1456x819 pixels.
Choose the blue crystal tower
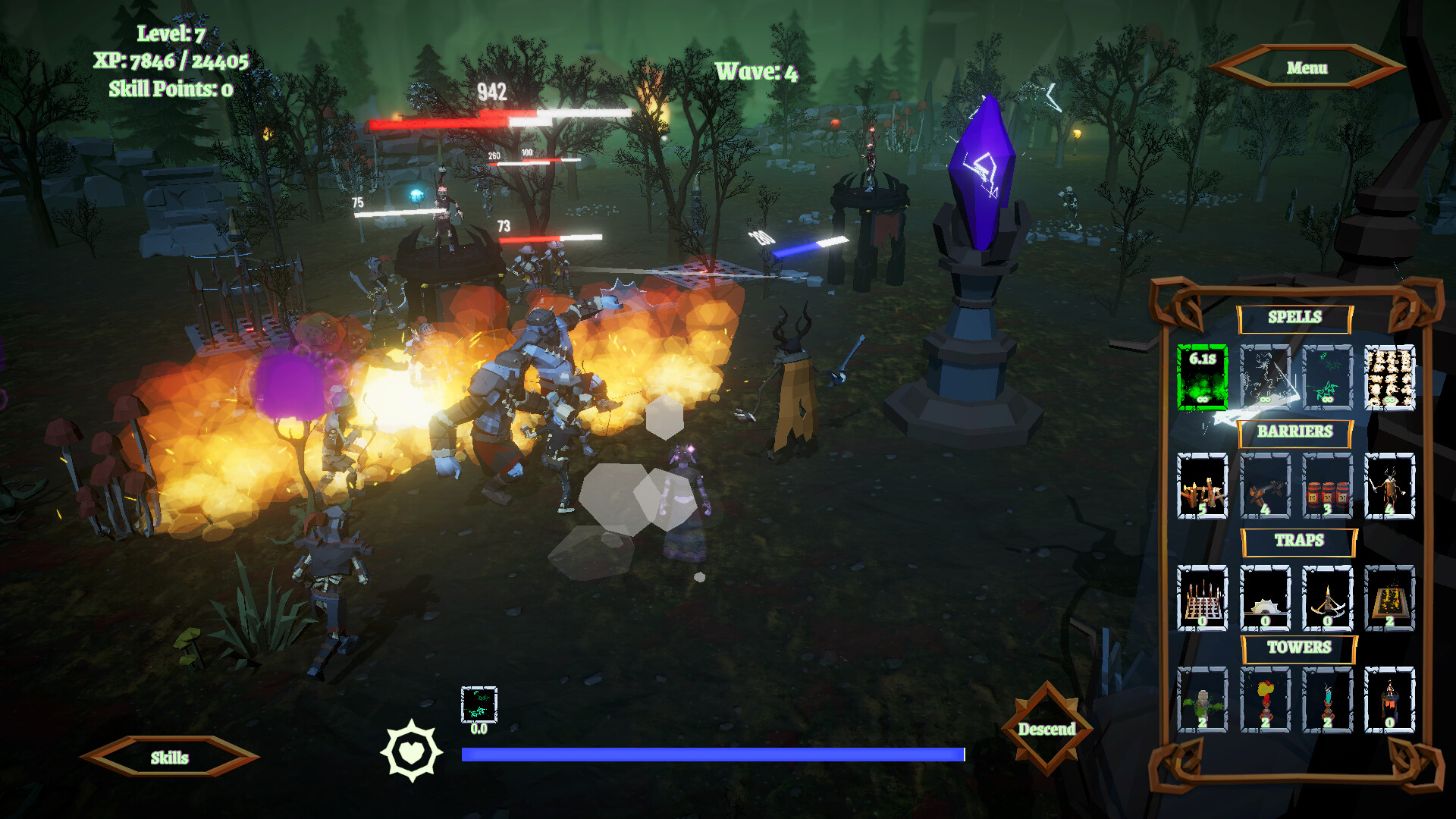(1327, 700)
